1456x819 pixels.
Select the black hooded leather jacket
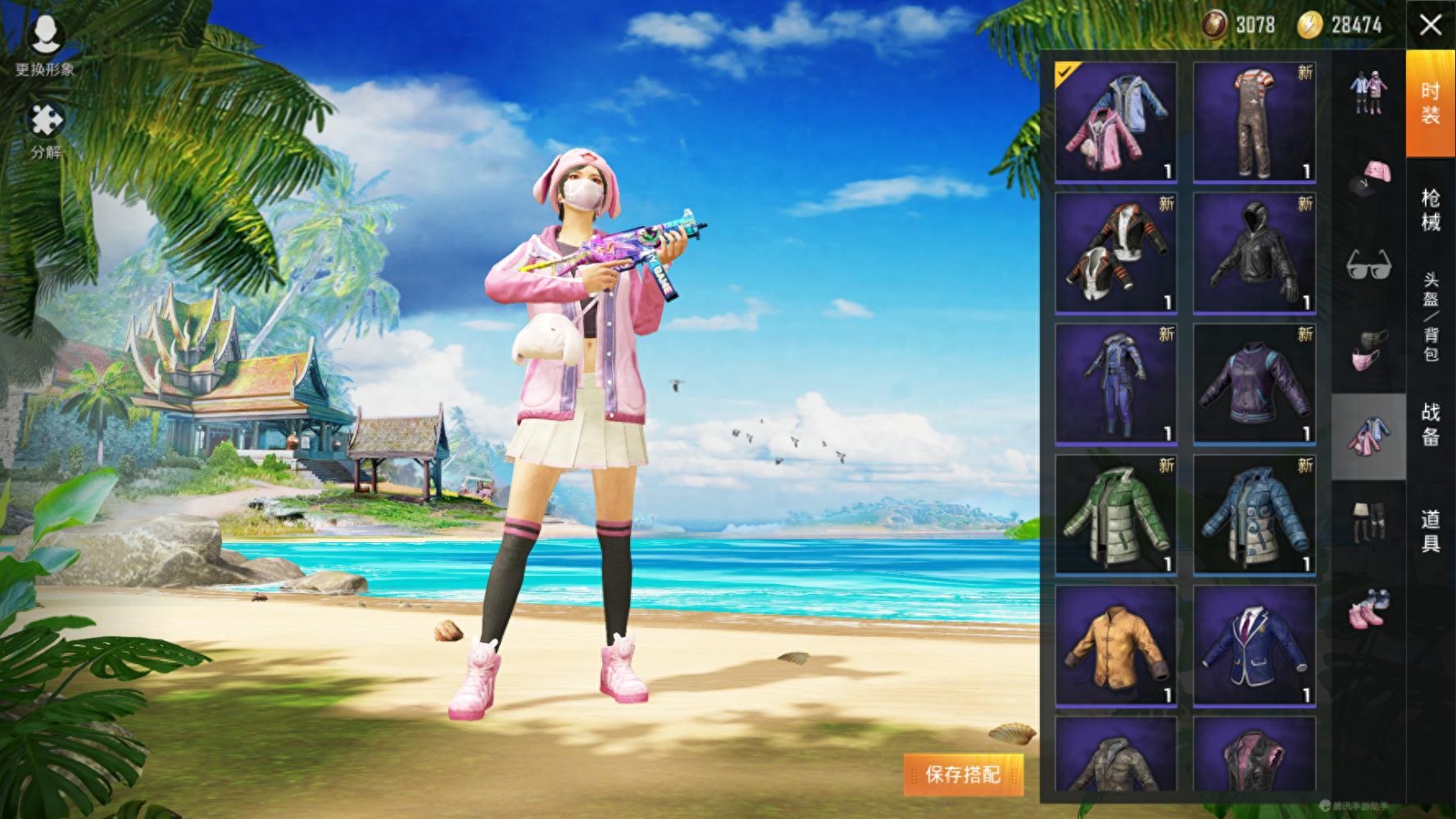click(x=1254, y=253)
